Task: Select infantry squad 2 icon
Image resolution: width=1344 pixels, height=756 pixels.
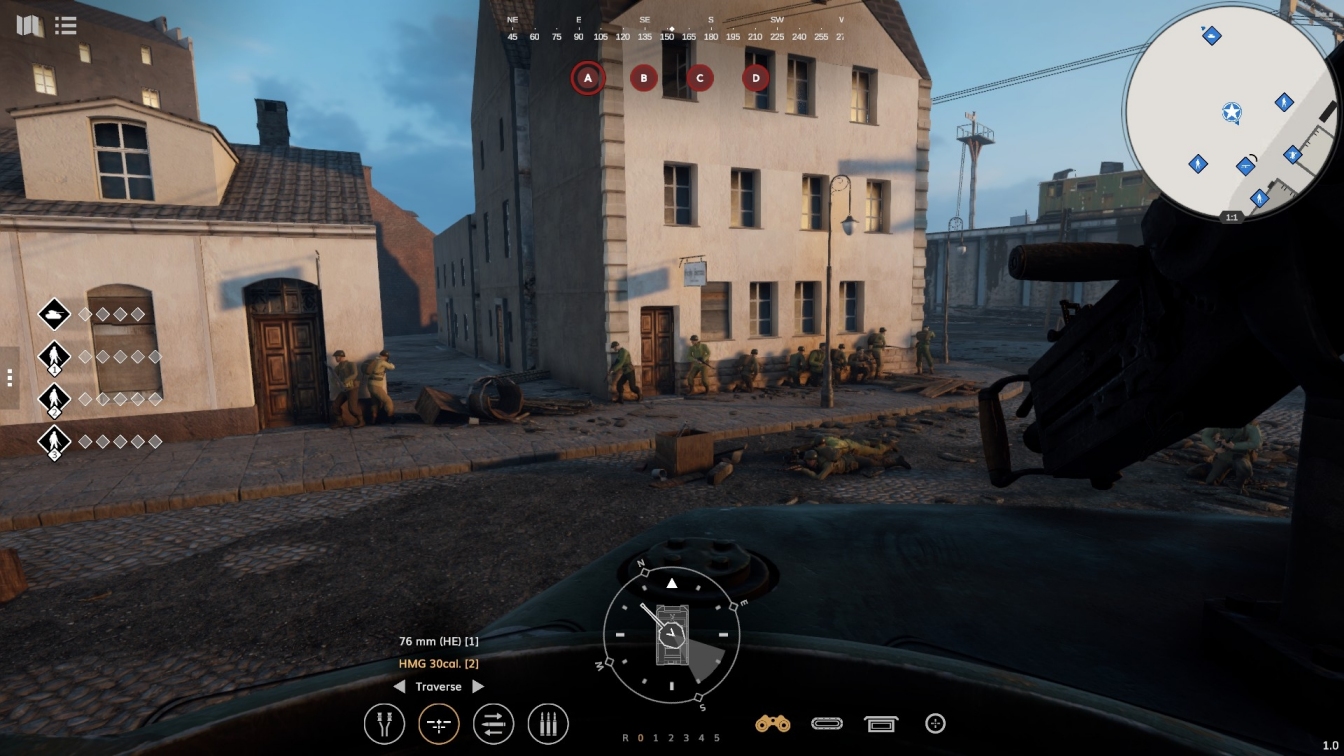Action: click(54, 399)
